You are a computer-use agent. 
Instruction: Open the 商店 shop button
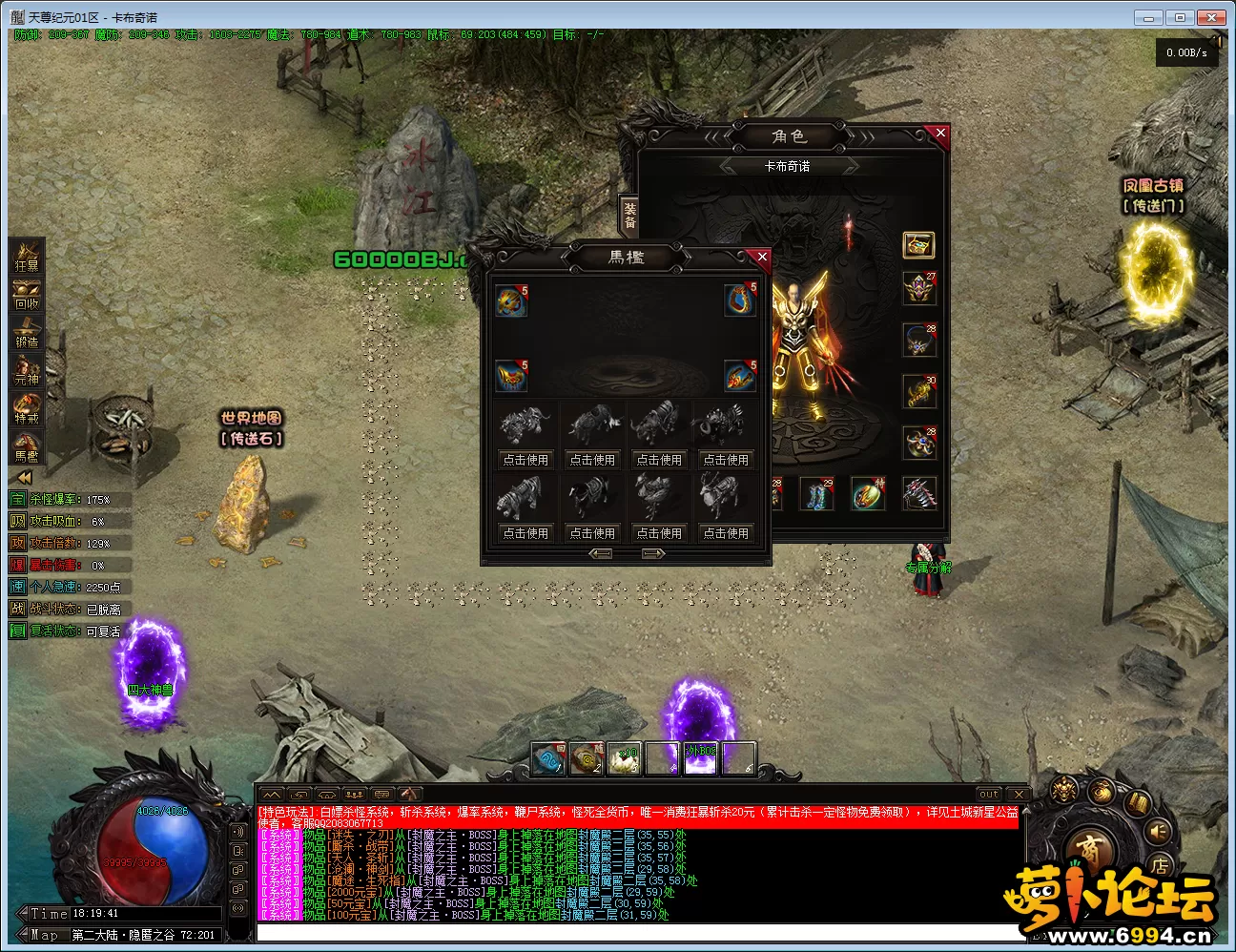click(1090, 848)
